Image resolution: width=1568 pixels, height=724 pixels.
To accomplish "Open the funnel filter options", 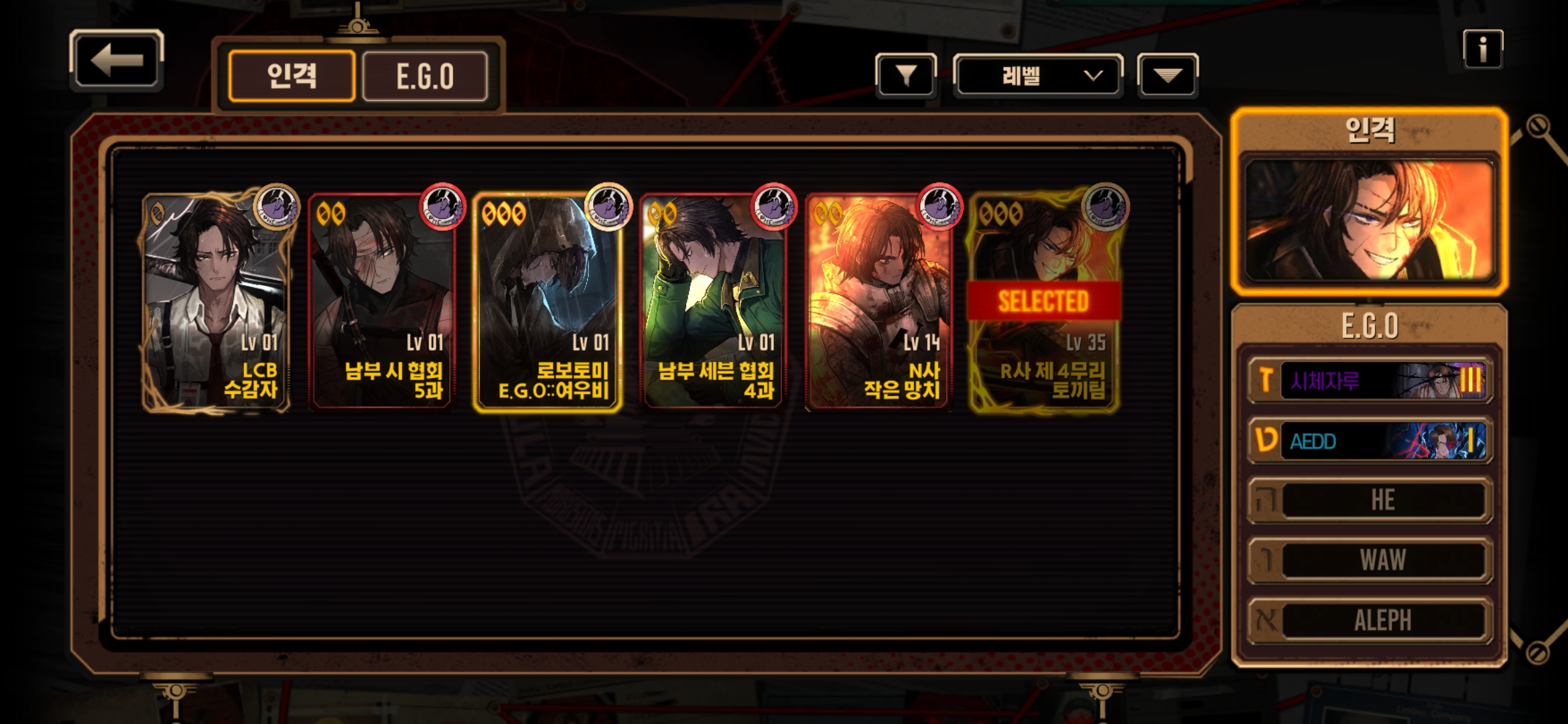I will point(905,76).
